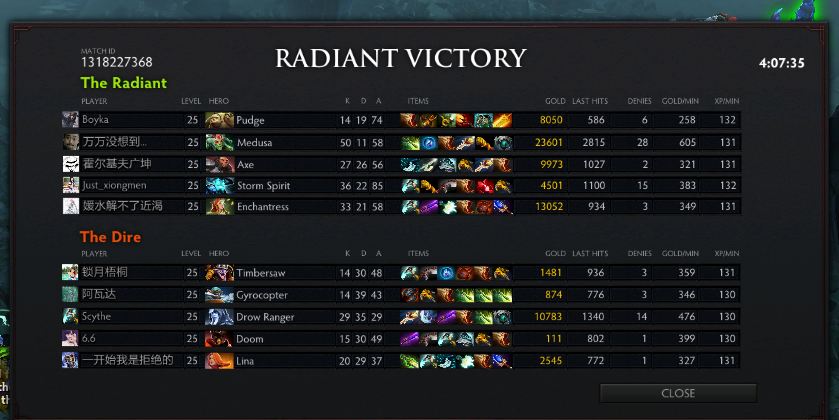The image size is (839, 420).
Task: Select the Medusa hero portrait
Action: tap(219, 142)
